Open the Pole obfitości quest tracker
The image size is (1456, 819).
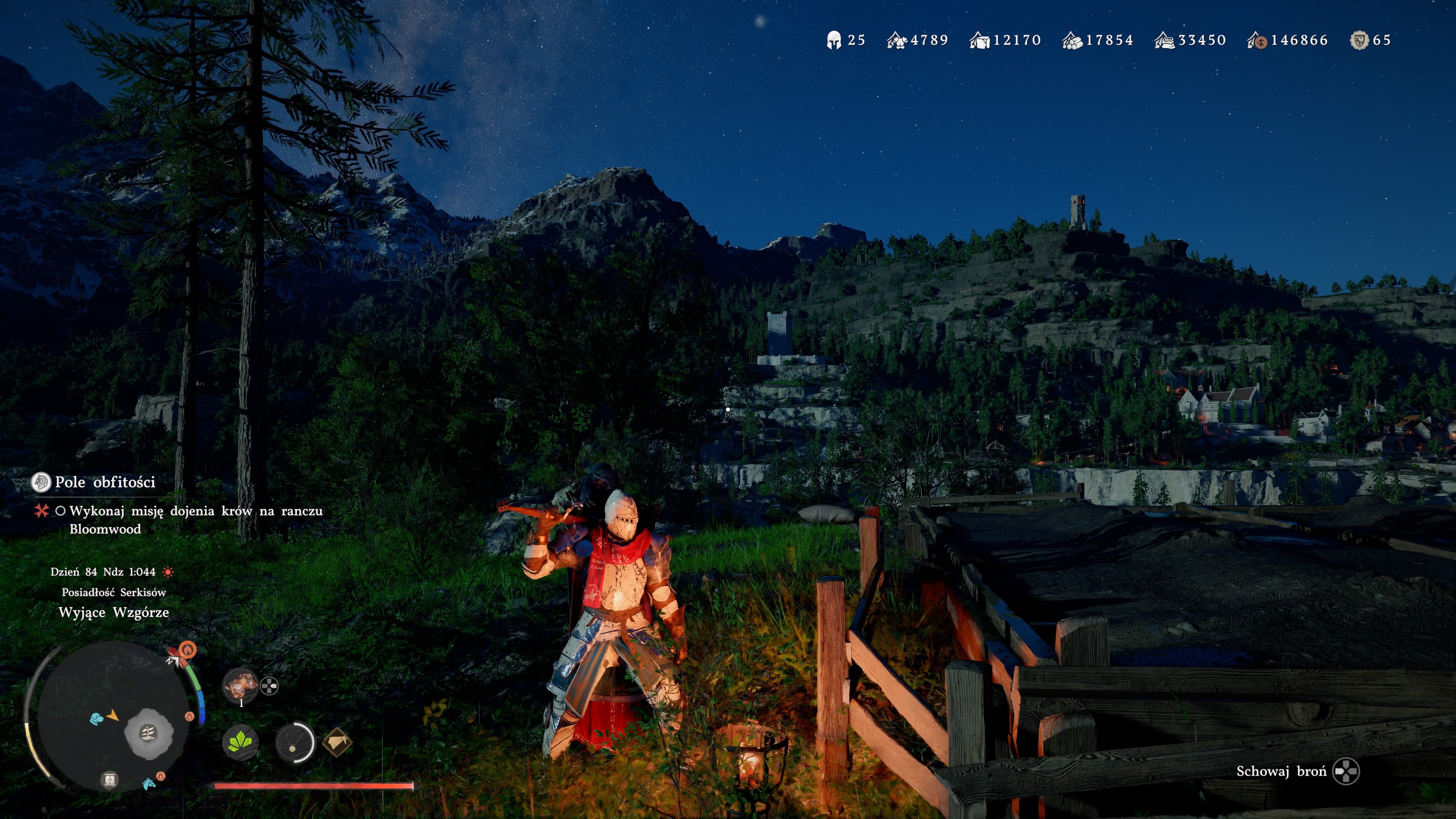(x=105, y=482)
